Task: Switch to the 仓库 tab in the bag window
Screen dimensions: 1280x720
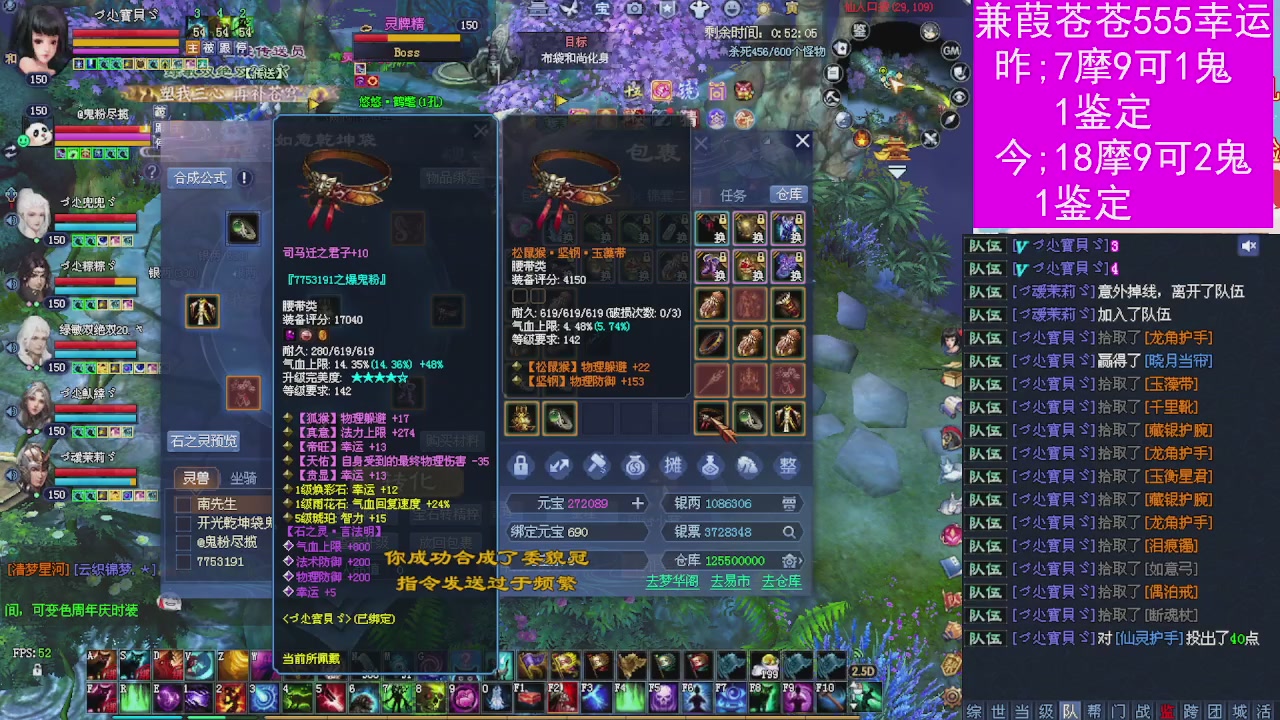Action: coord(789,195)
